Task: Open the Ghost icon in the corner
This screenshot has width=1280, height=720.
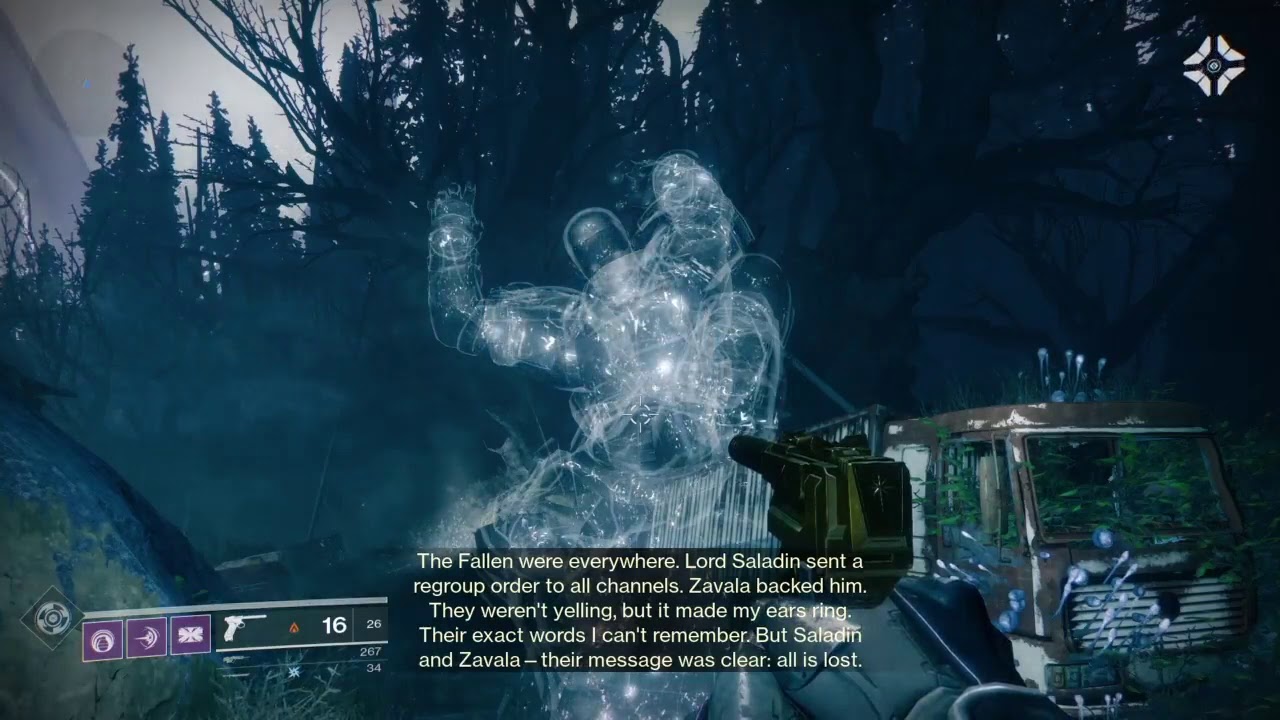Action: (1213, 67)
